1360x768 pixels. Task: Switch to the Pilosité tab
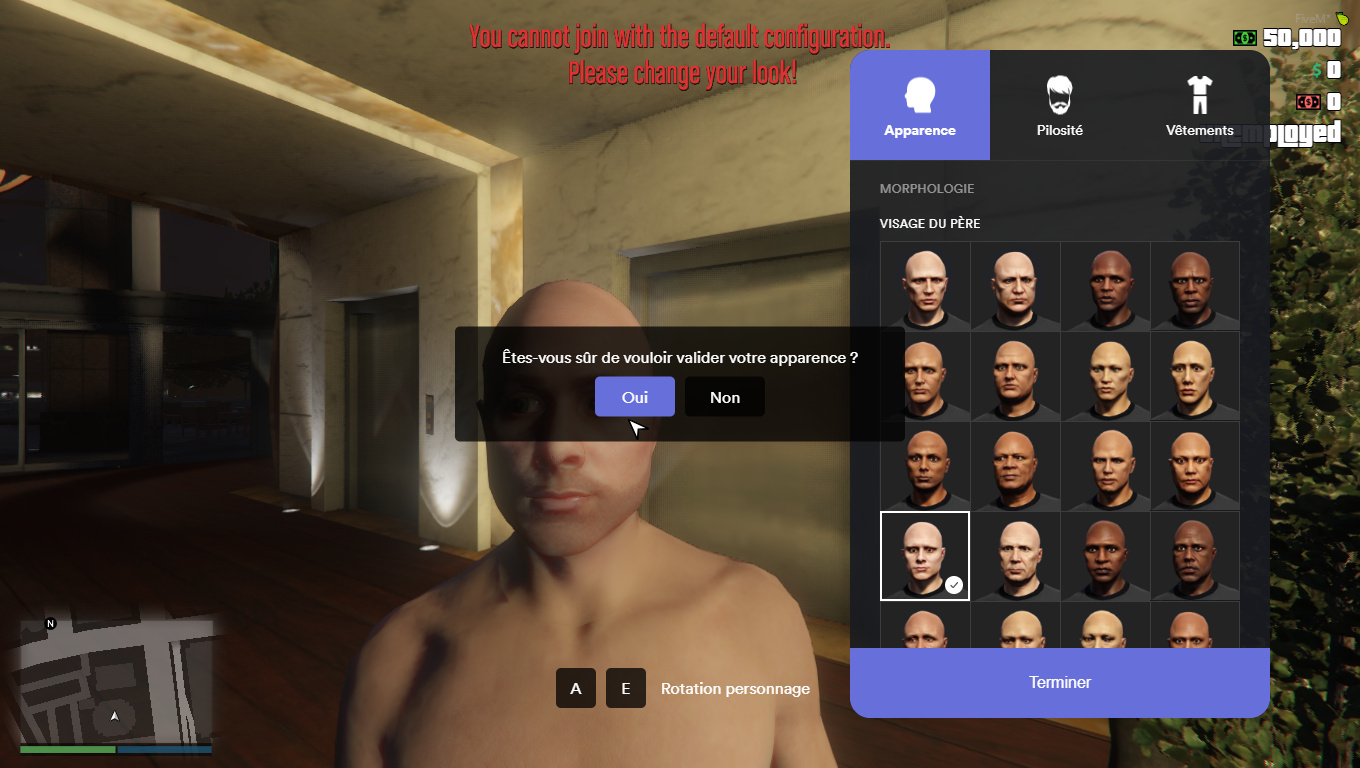click(1059, 105)
